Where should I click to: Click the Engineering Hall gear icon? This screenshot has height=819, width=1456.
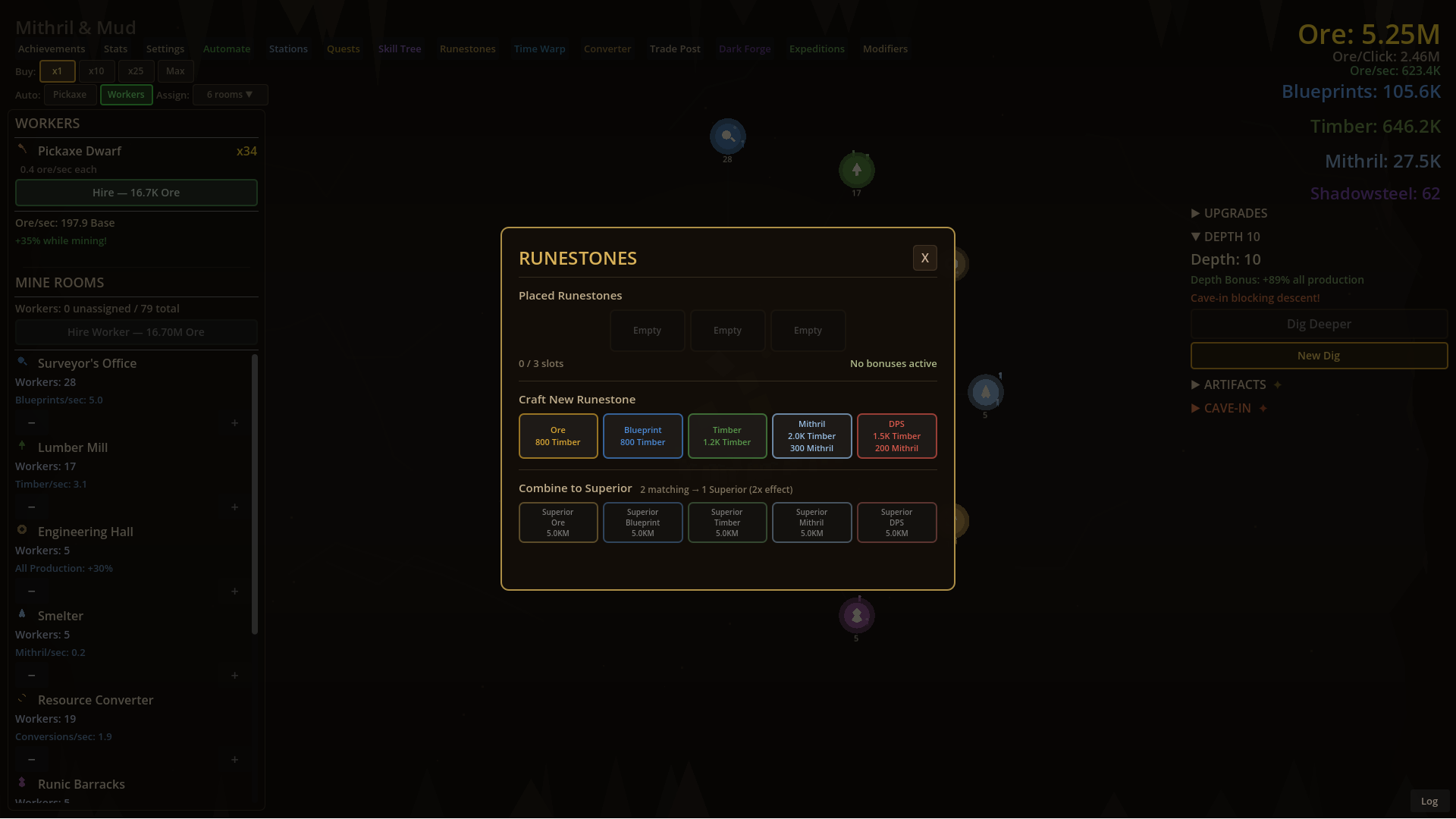point(22,530)
